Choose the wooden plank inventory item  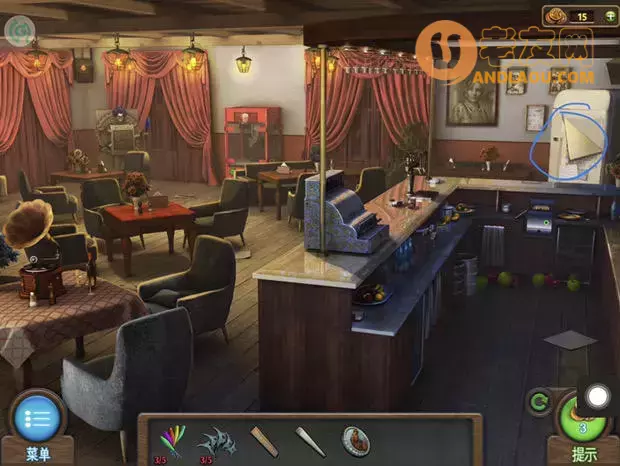click(x=264, y=440)
